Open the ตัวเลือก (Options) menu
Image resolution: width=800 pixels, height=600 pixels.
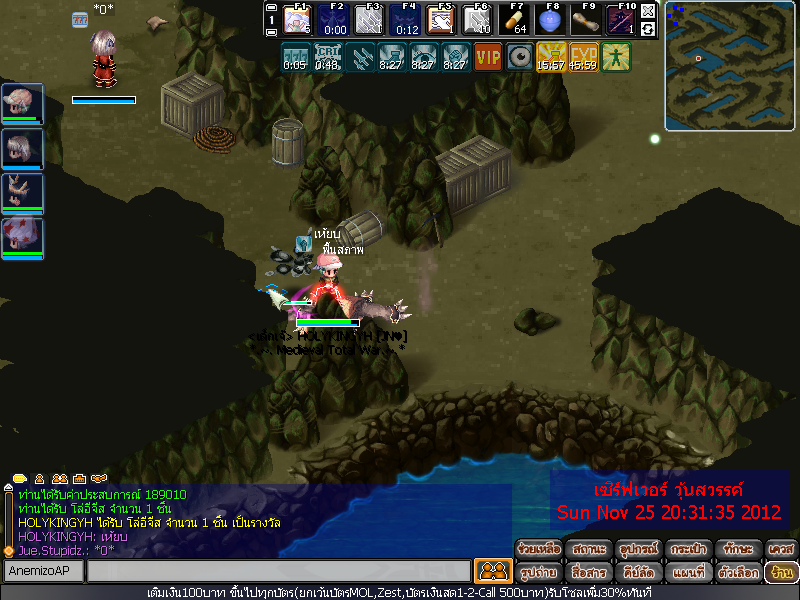(x=738, y=573)
